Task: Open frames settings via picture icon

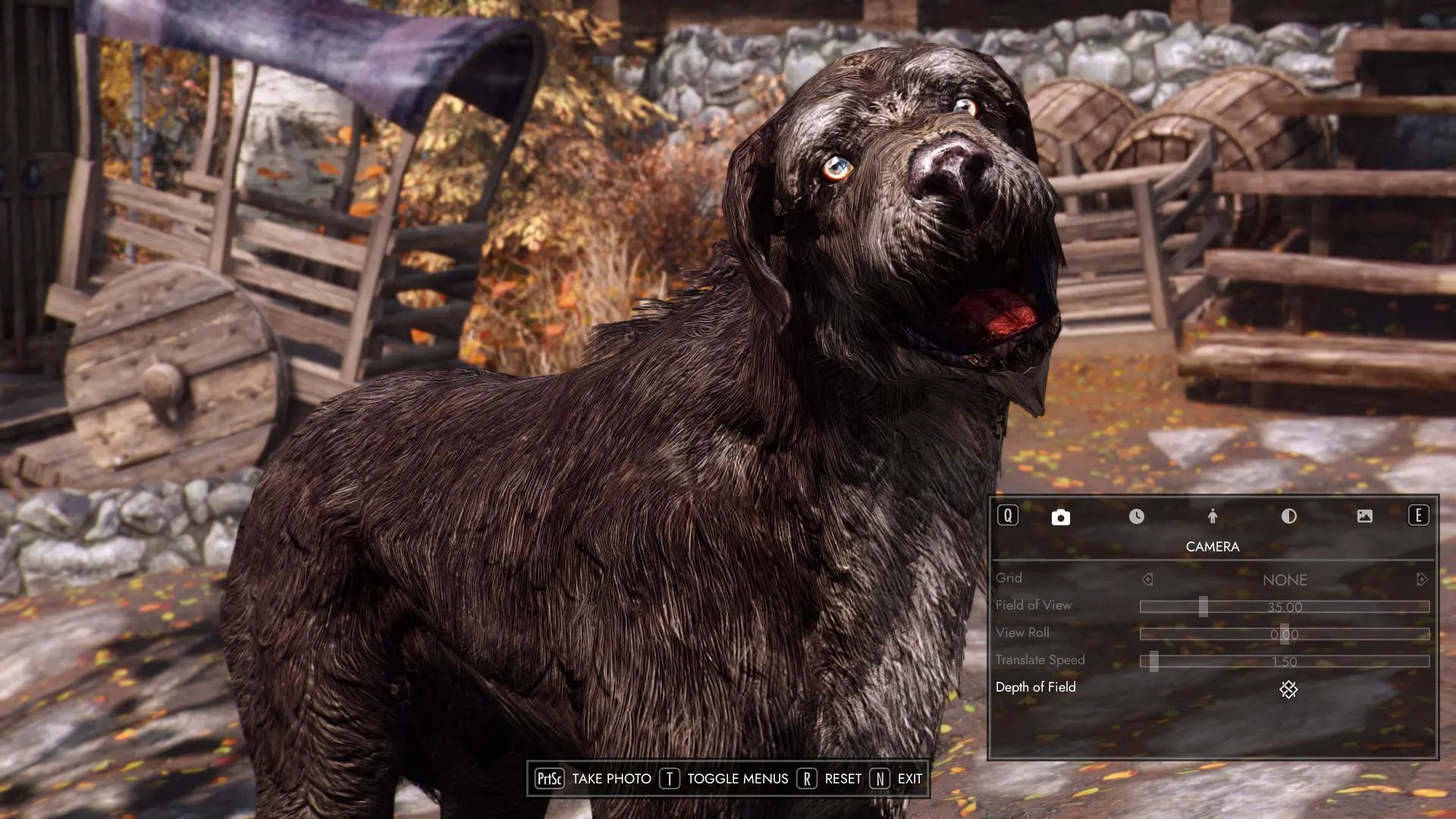Action: (1365, 516)
